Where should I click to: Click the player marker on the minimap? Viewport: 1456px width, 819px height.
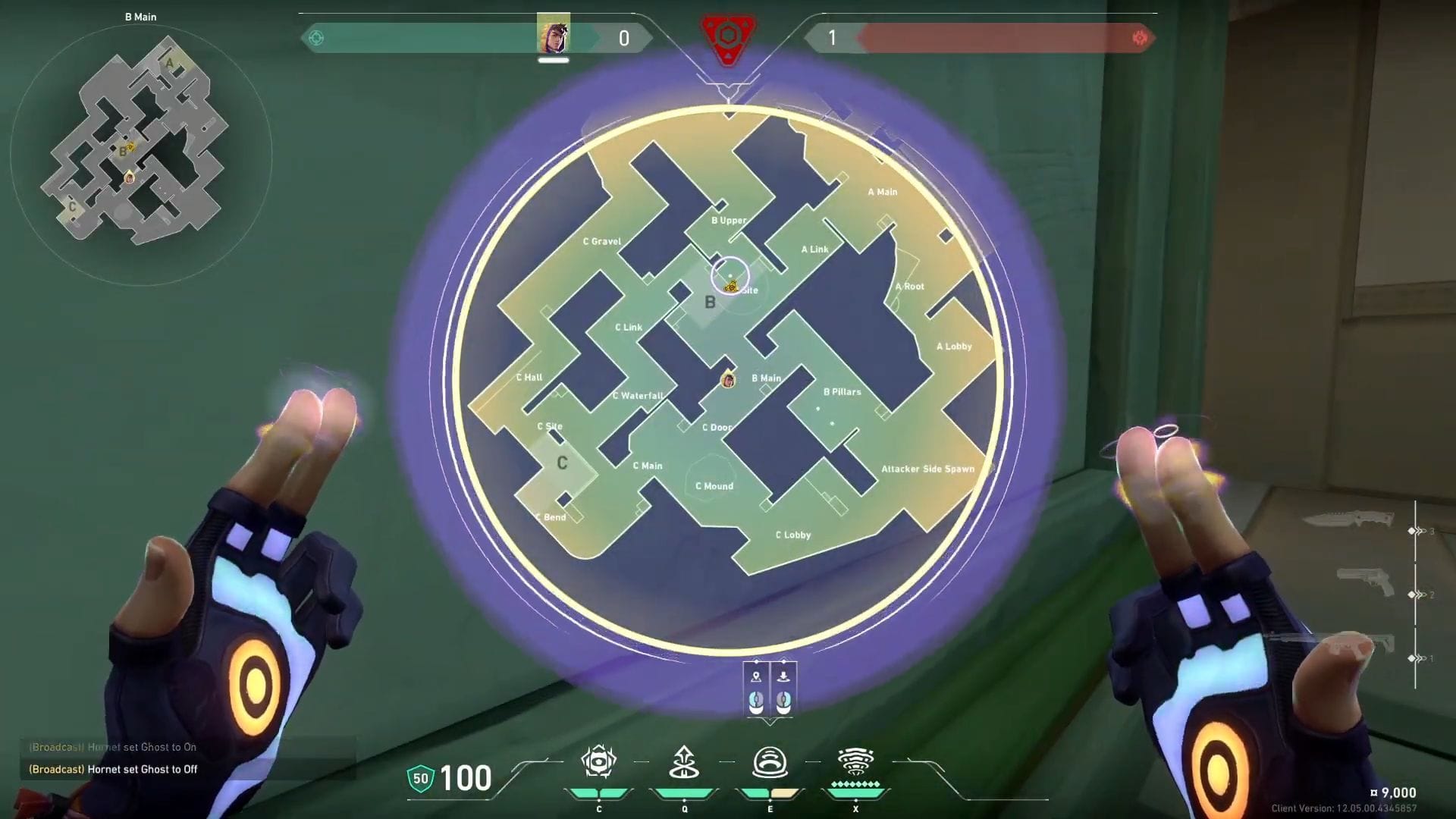pos(129,178)
